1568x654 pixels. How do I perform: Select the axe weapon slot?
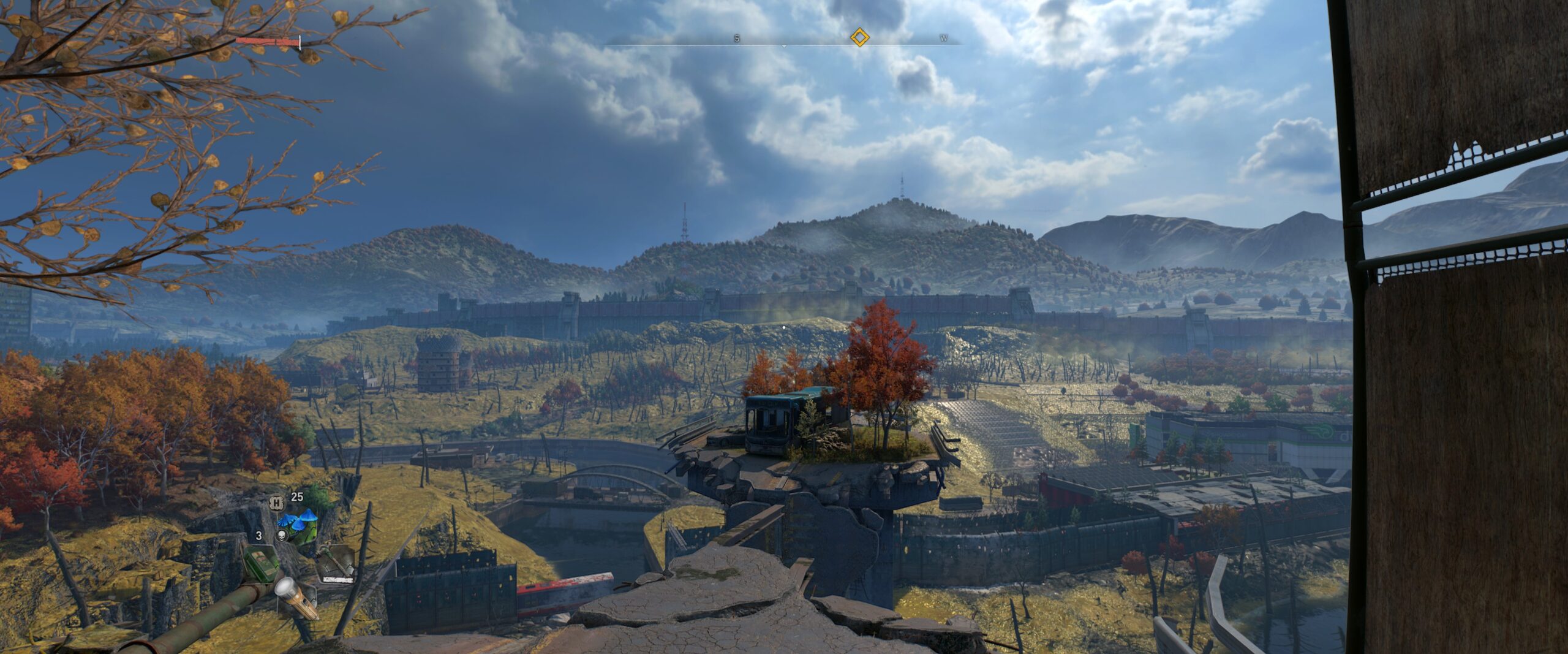[x=336, y=563]
